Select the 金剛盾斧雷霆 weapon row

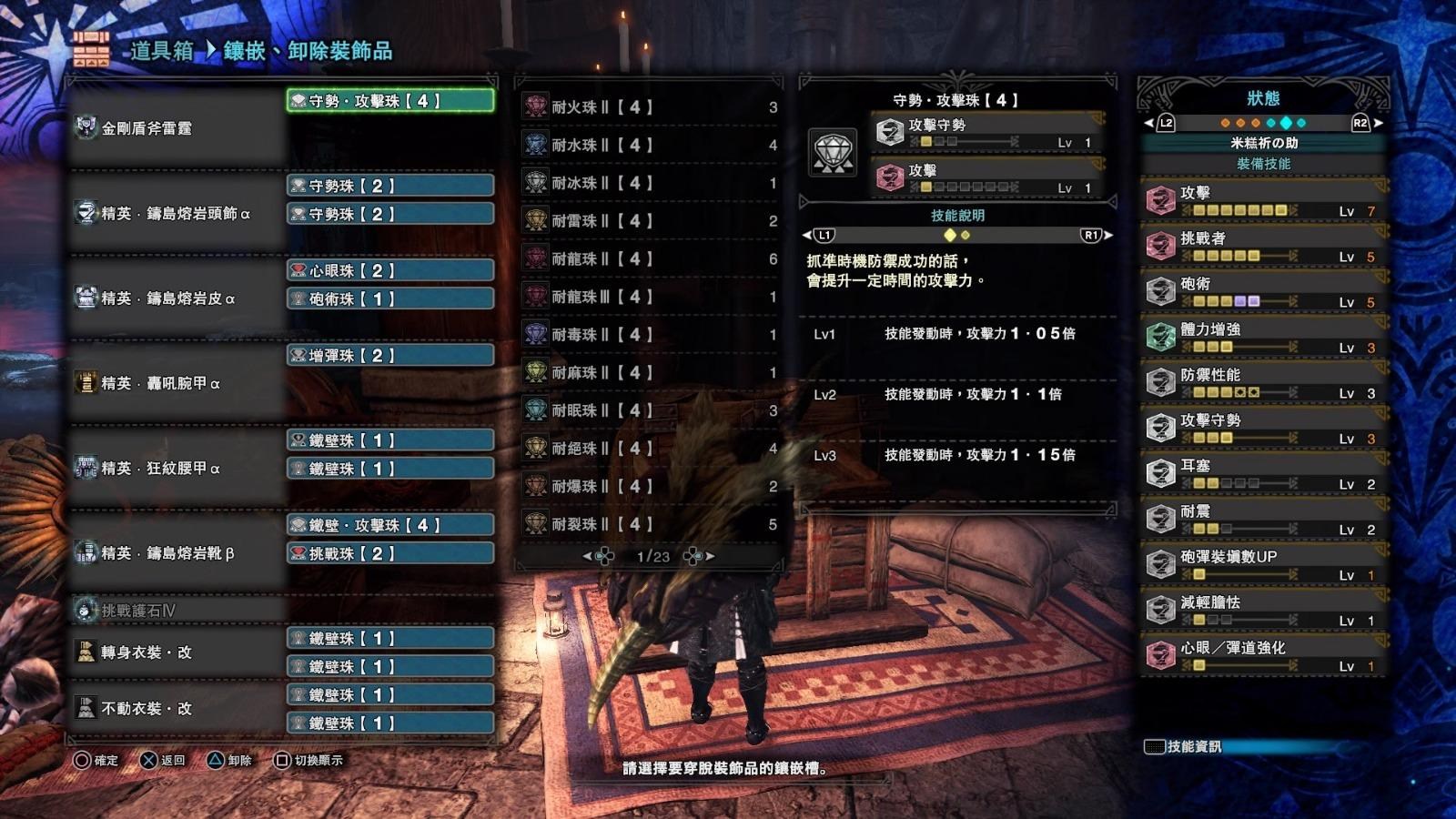pyautogui.click(x=177, y=128)
